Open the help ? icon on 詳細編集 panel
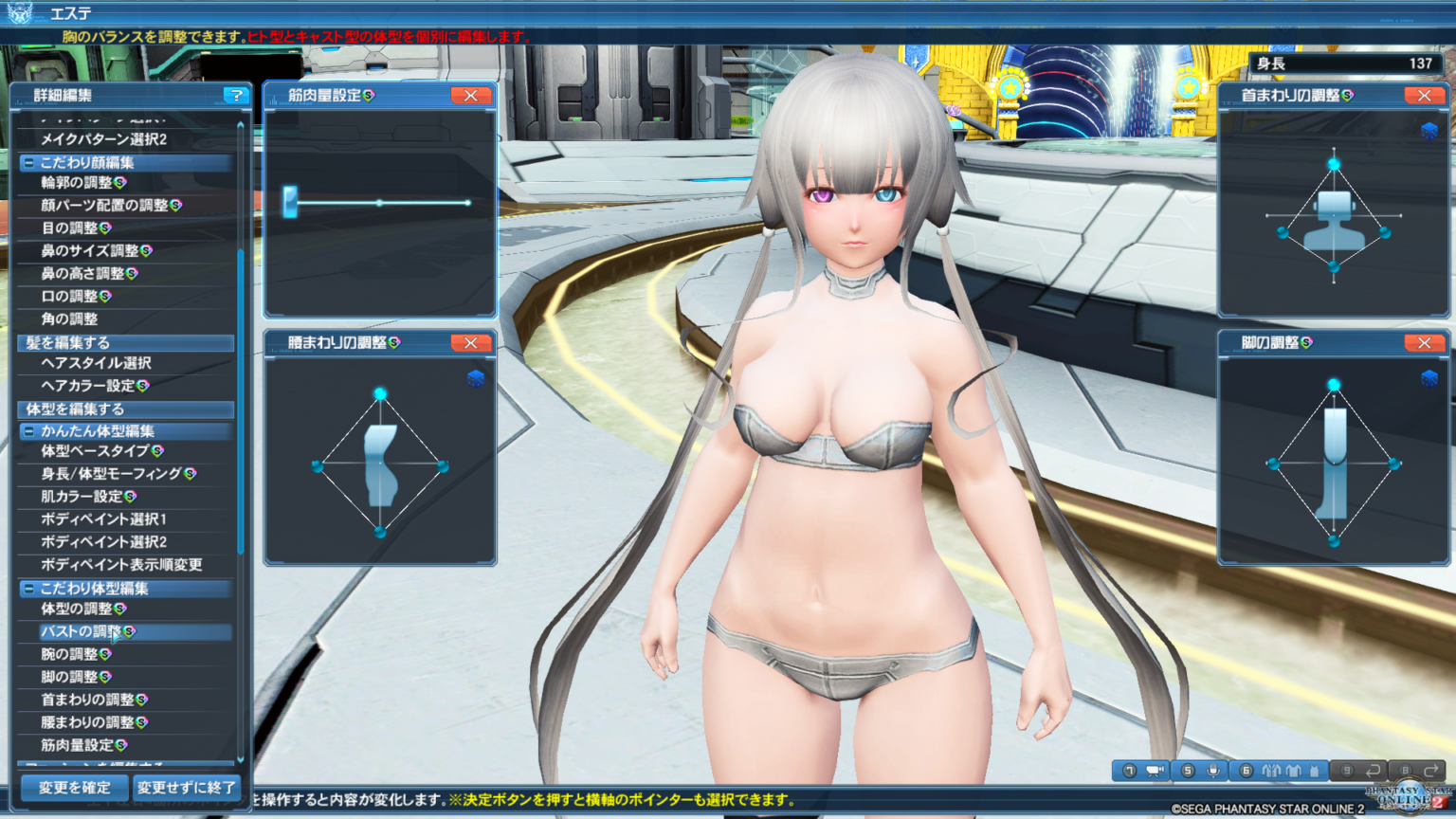The image size is (1456, 819). tap(235, 95)
